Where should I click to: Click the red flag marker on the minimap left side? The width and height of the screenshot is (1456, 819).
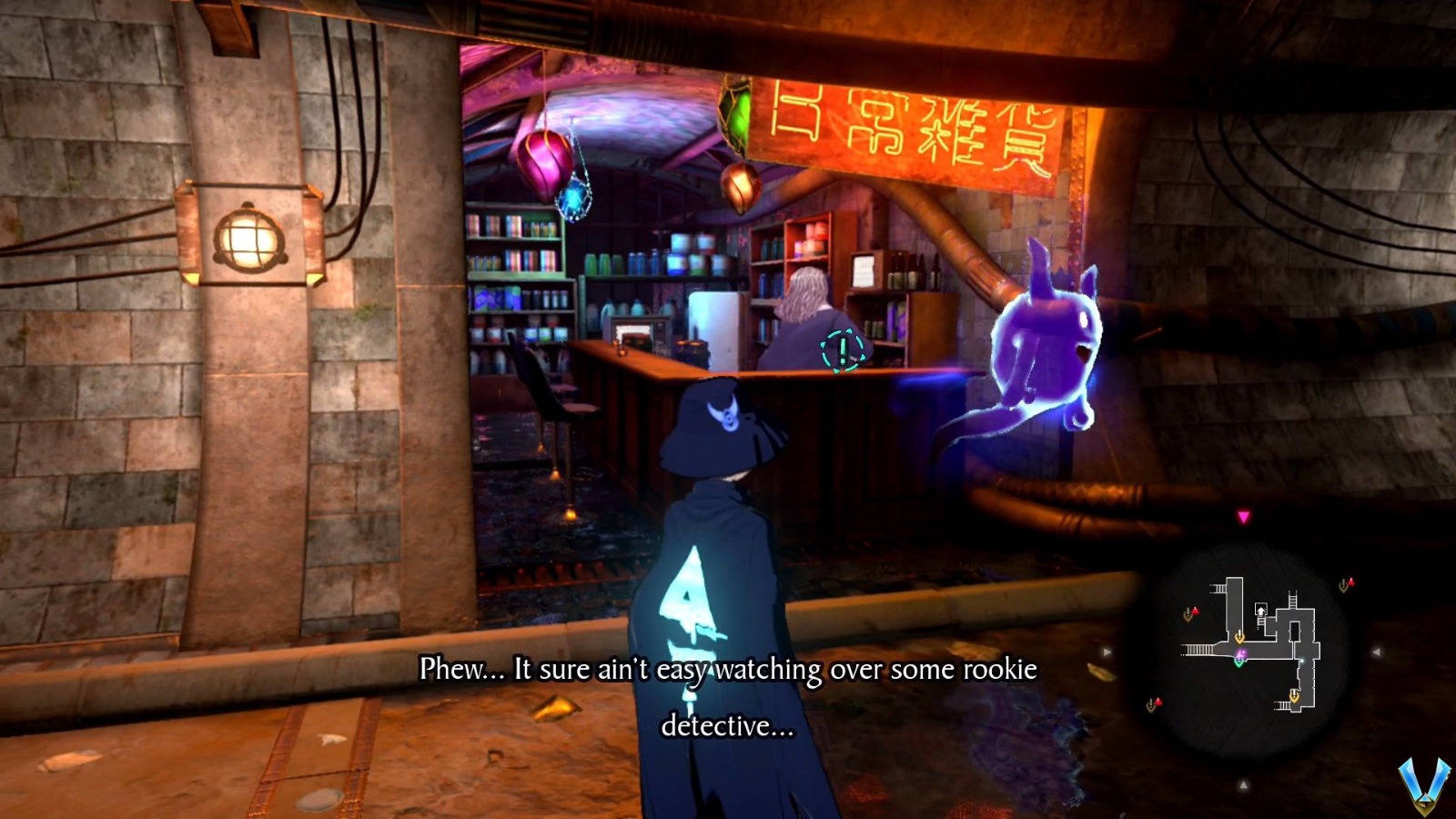1195,611
